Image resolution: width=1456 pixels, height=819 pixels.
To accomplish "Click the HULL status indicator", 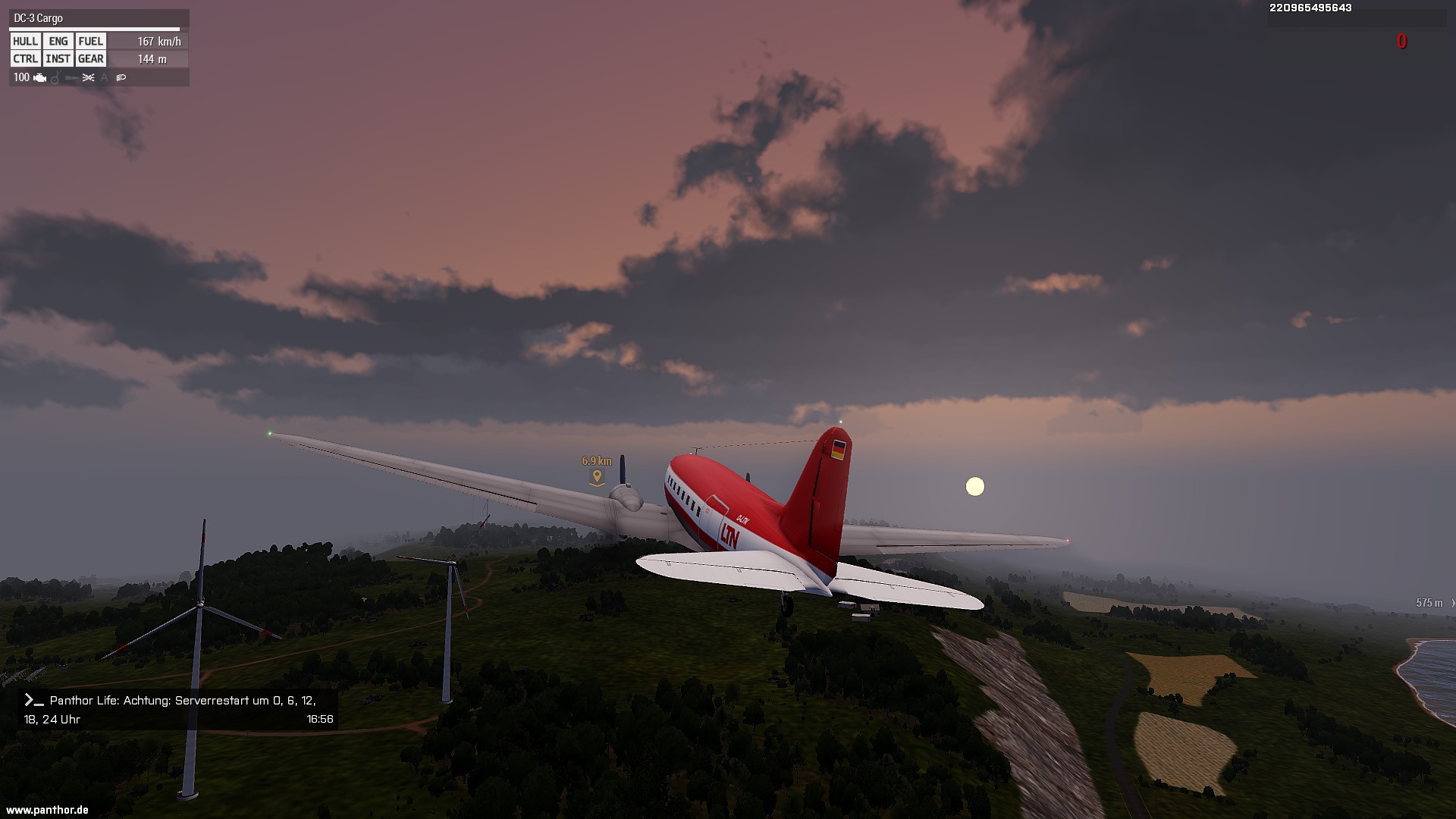I will click(25, 42).
